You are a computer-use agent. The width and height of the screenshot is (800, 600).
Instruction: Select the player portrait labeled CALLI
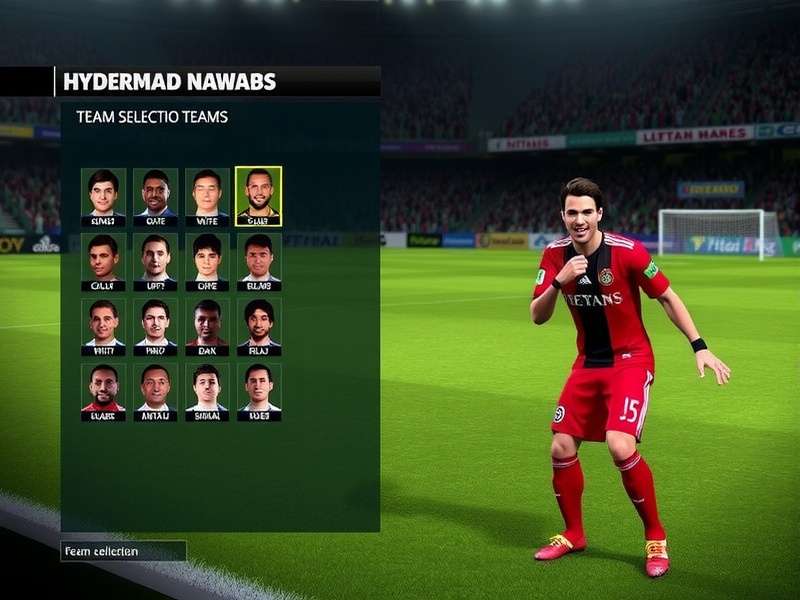103,261
